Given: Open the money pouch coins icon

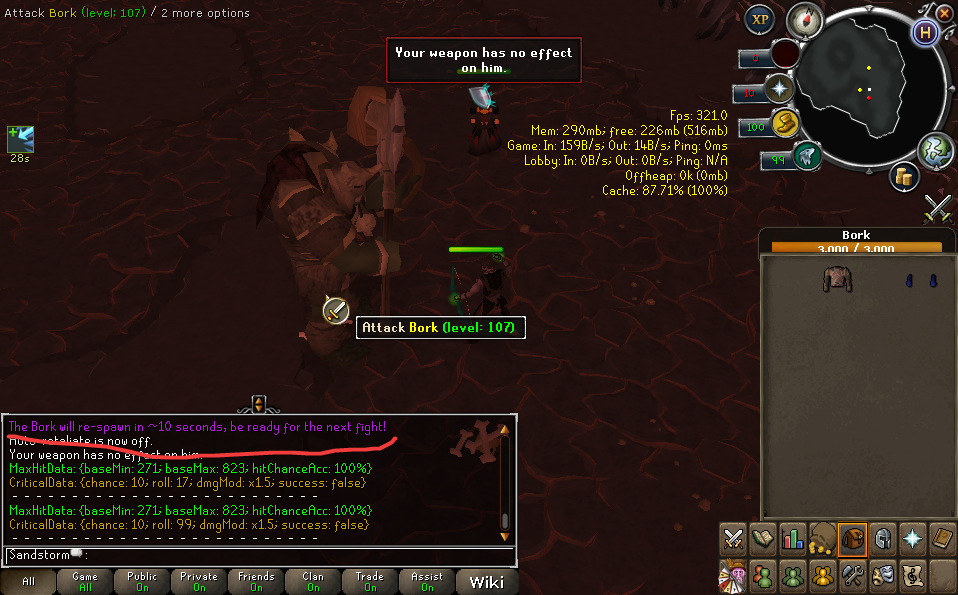Looking at the screenshot, I should tap(905, 177).
